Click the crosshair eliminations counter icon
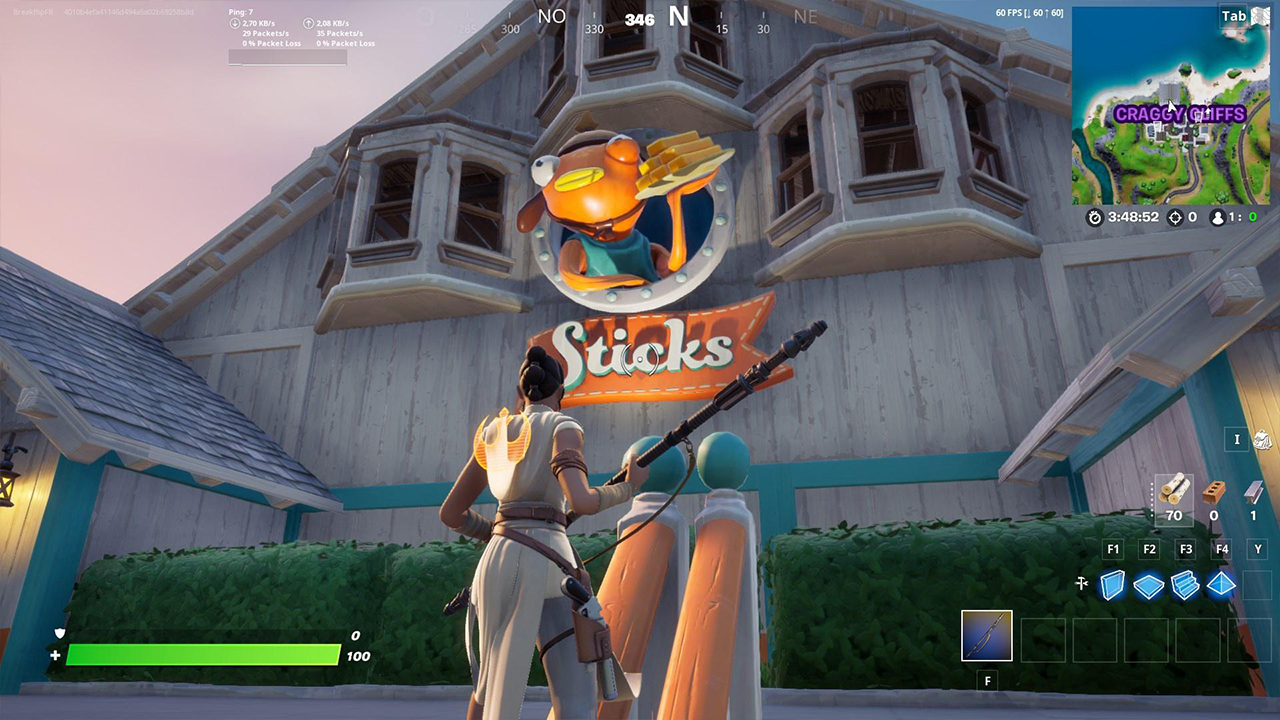Screen dimensions: 1280x720 1174,217
